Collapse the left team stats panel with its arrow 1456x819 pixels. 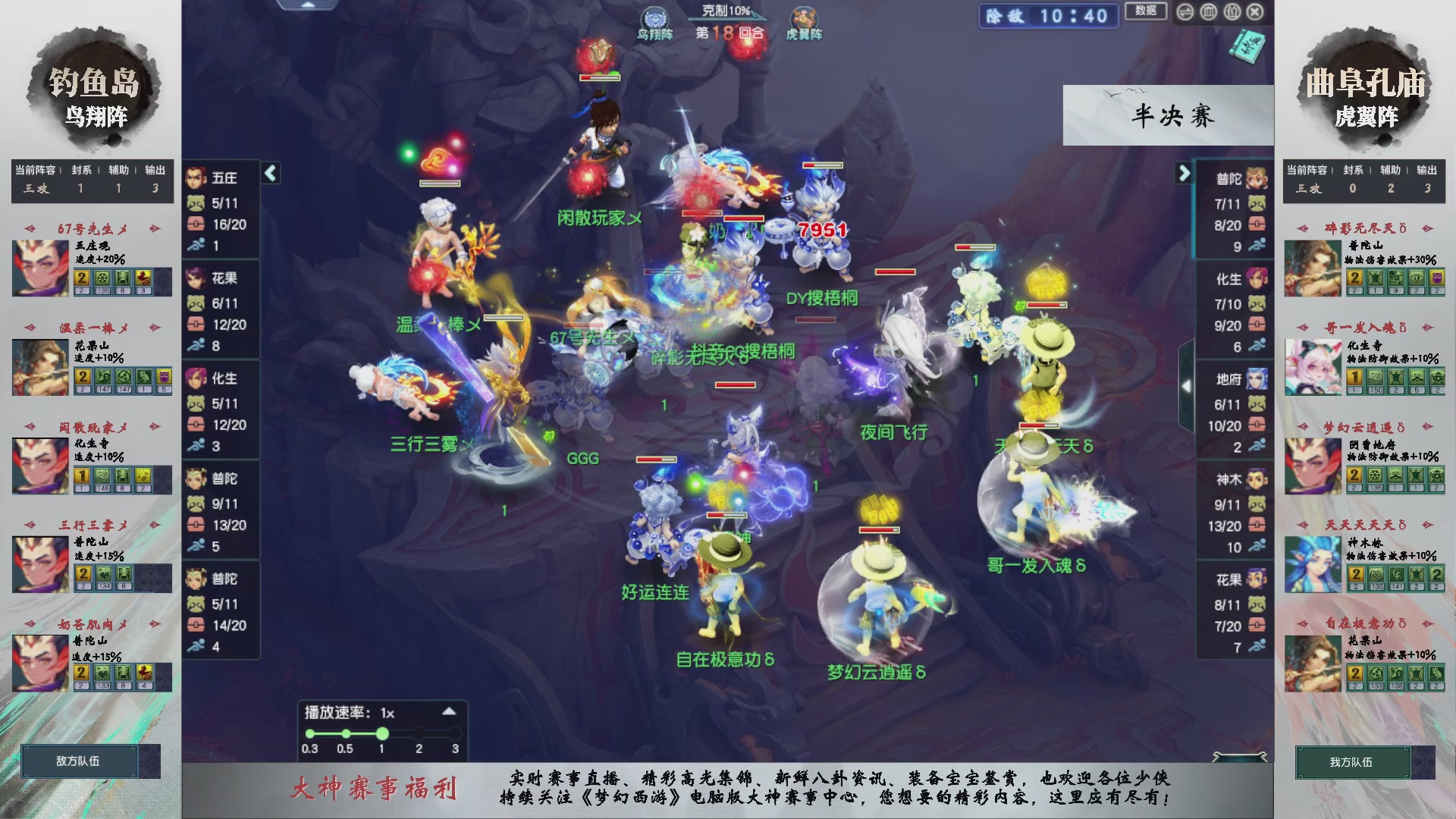271,172
